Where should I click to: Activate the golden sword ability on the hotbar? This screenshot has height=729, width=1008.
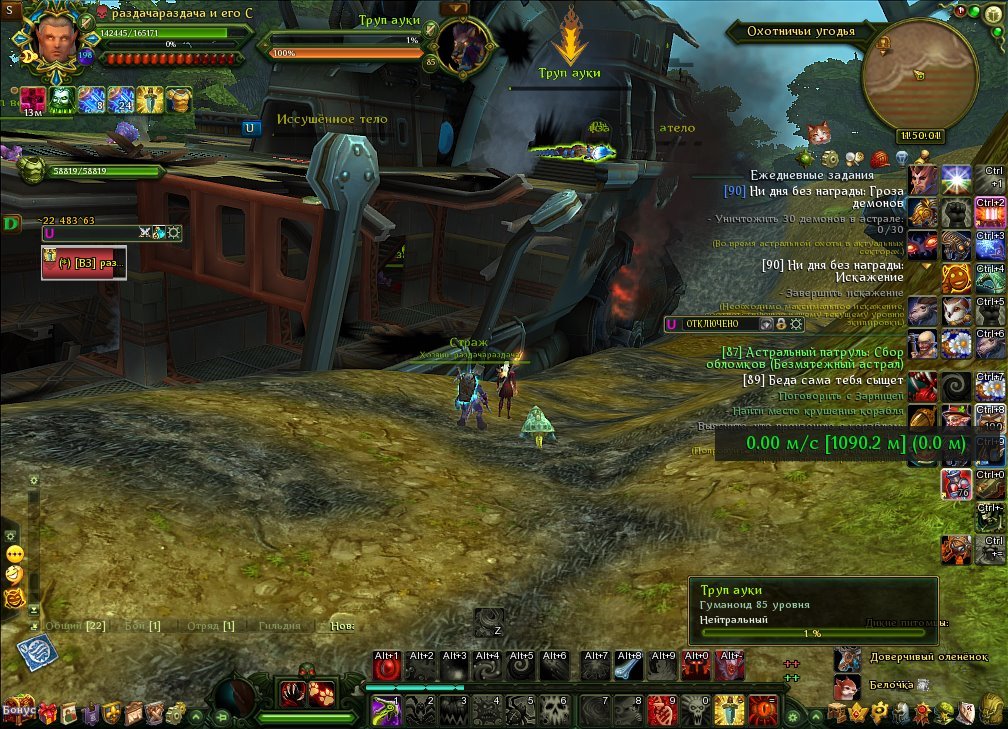click(729, 709)
